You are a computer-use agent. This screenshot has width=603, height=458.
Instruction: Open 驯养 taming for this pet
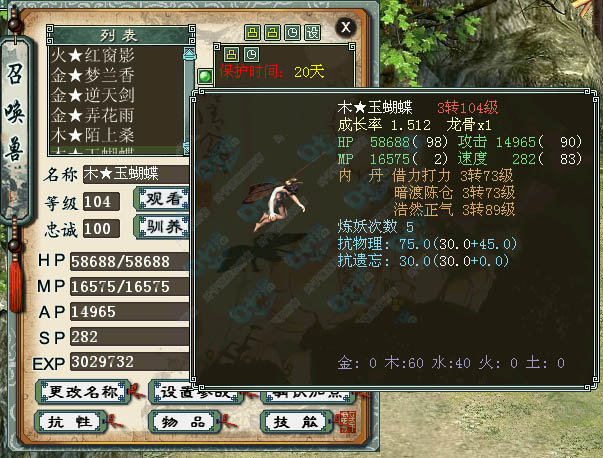[160, 227]
